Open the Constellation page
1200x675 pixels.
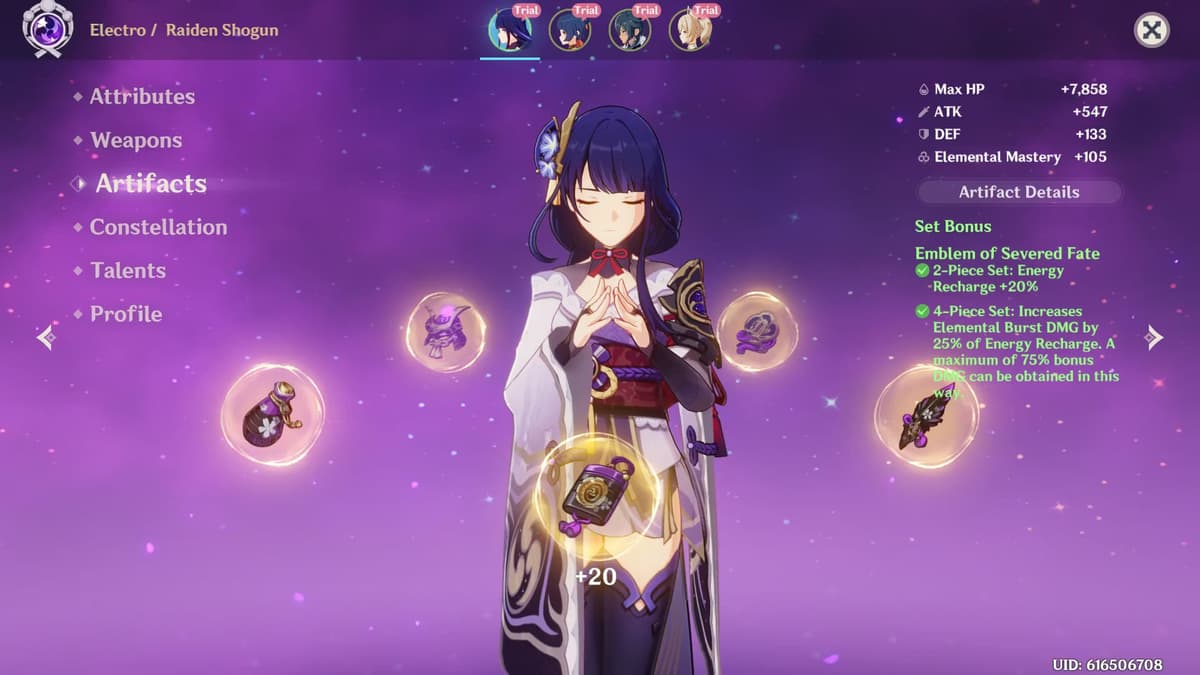158,228
